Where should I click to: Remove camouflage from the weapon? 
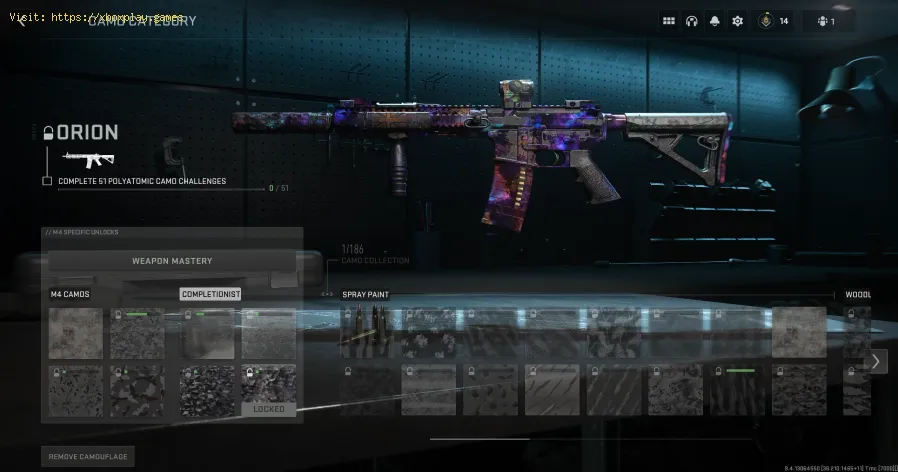[x=88, y=457]
